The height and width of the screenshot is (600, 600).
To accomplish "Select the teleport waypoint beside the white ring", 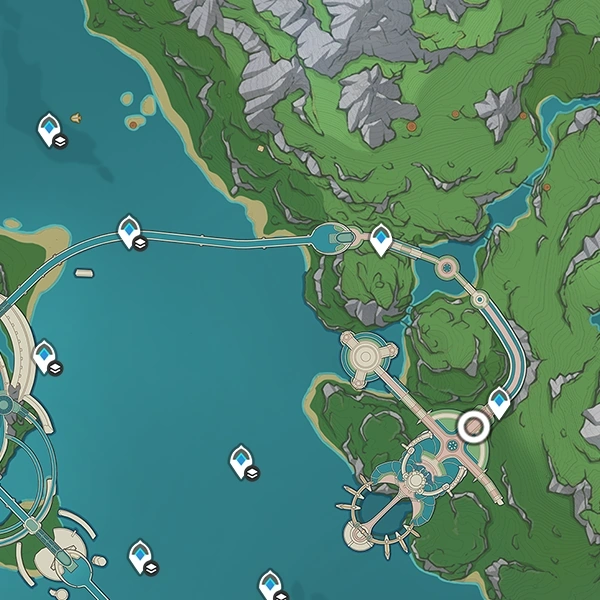I will click(x=498, y=403).
